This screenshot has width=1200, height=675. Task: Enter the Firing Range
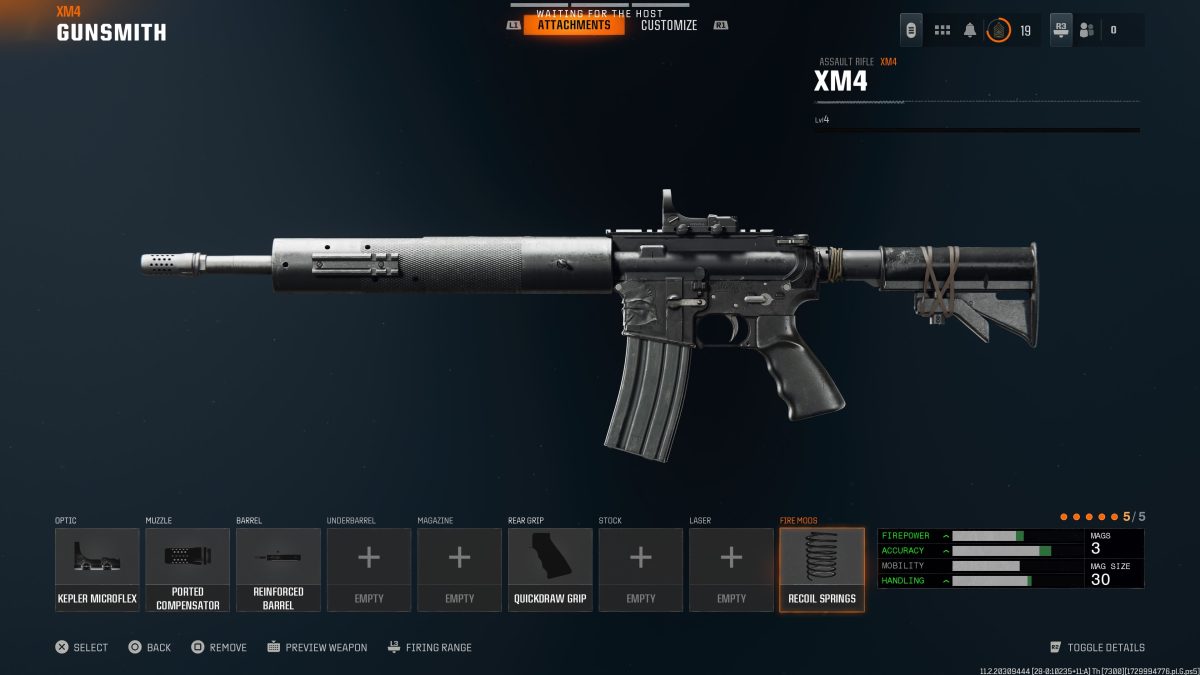coord(430,647)
